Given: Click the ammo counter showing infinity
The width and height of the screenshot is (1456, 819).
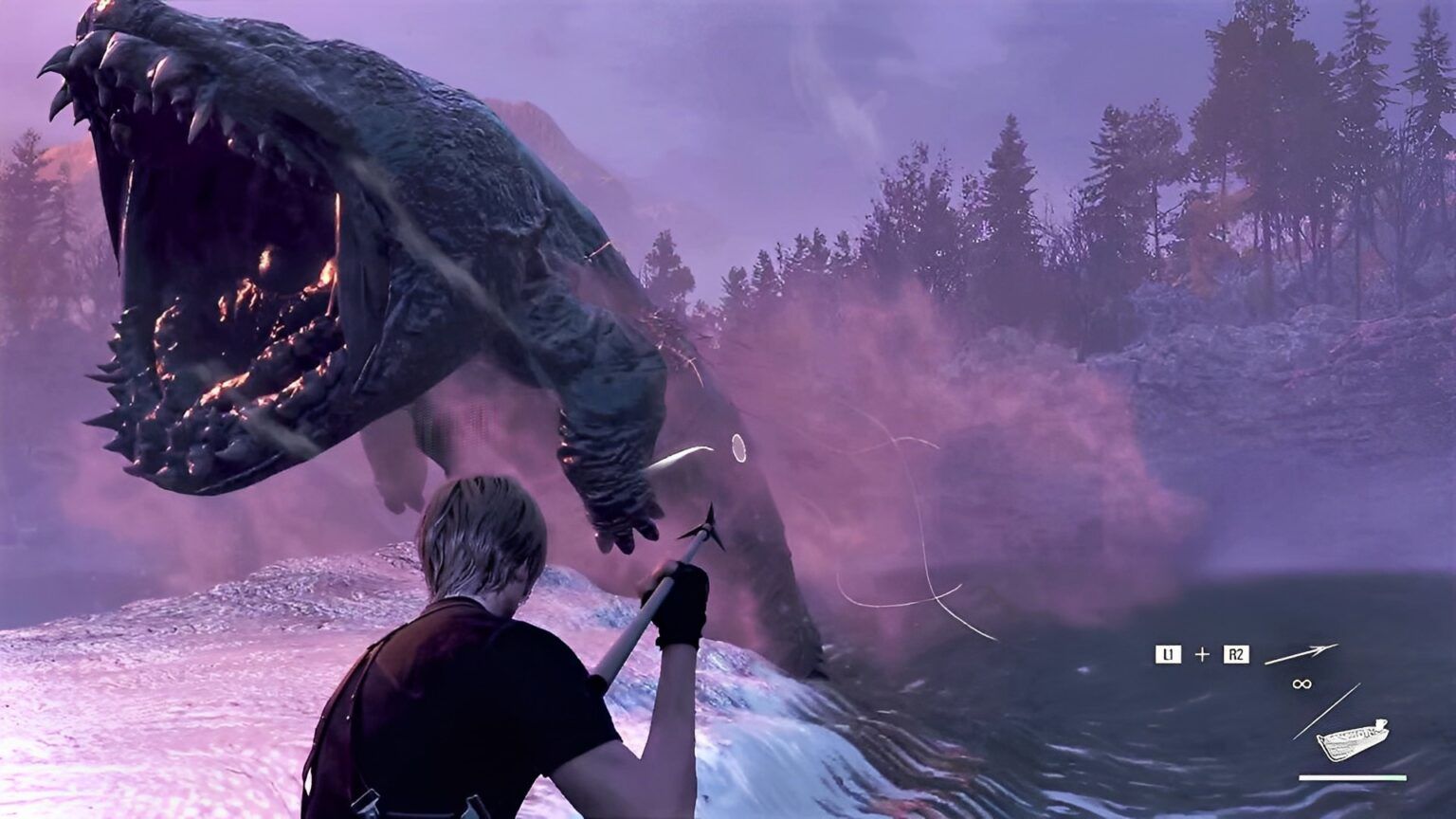Looking at the screenshot, I should point(1301,684).
